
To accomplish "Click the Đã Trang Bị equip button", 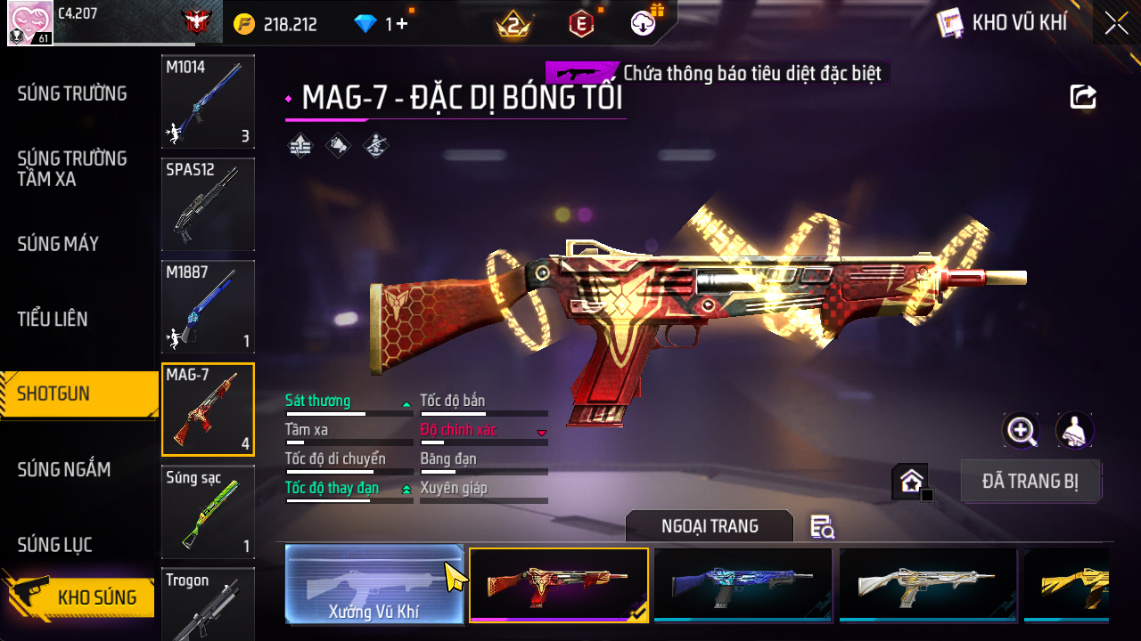I will coord(1030,481).
